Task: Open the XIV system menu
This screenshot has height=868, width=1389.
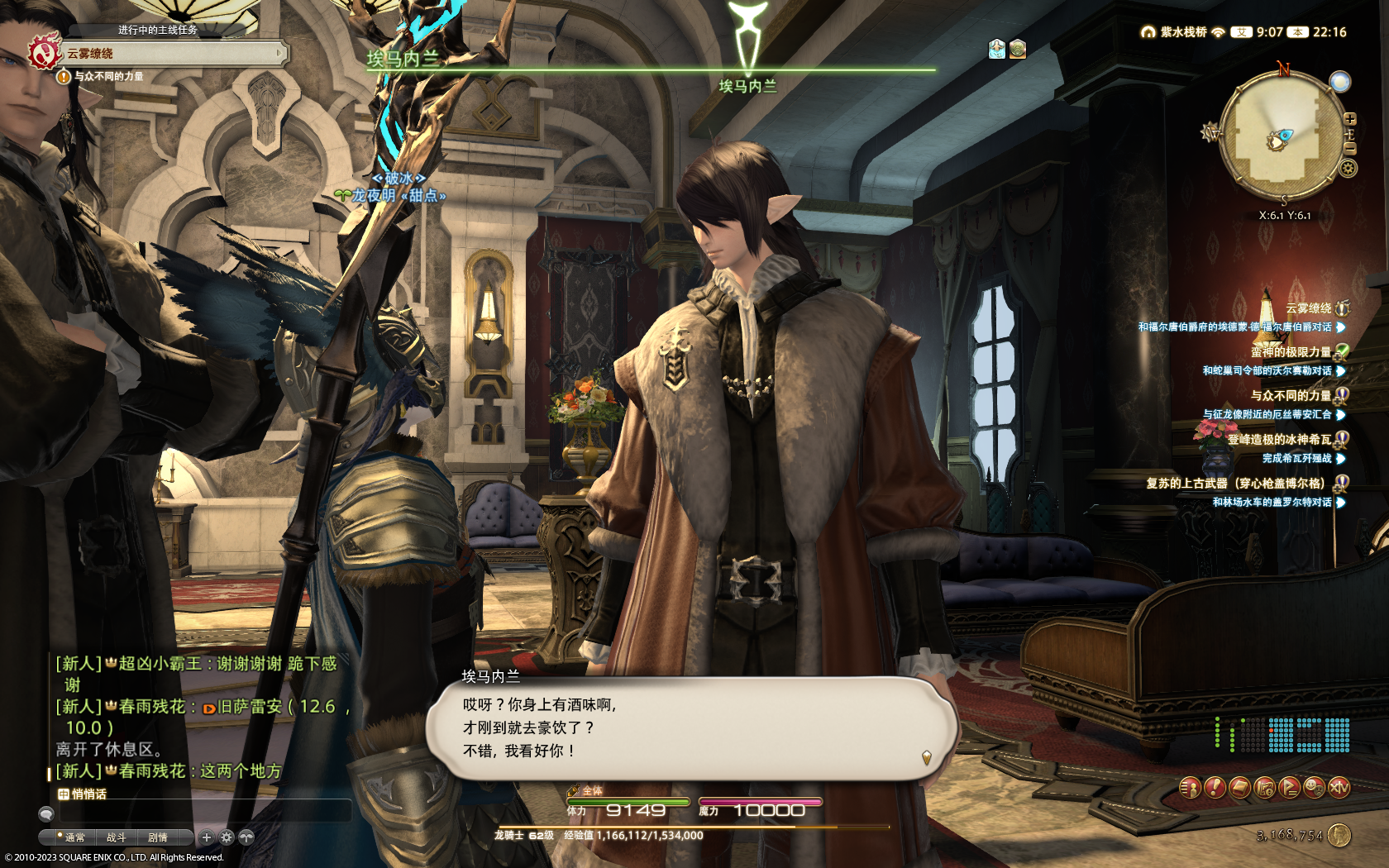Action: [1339, 788]
